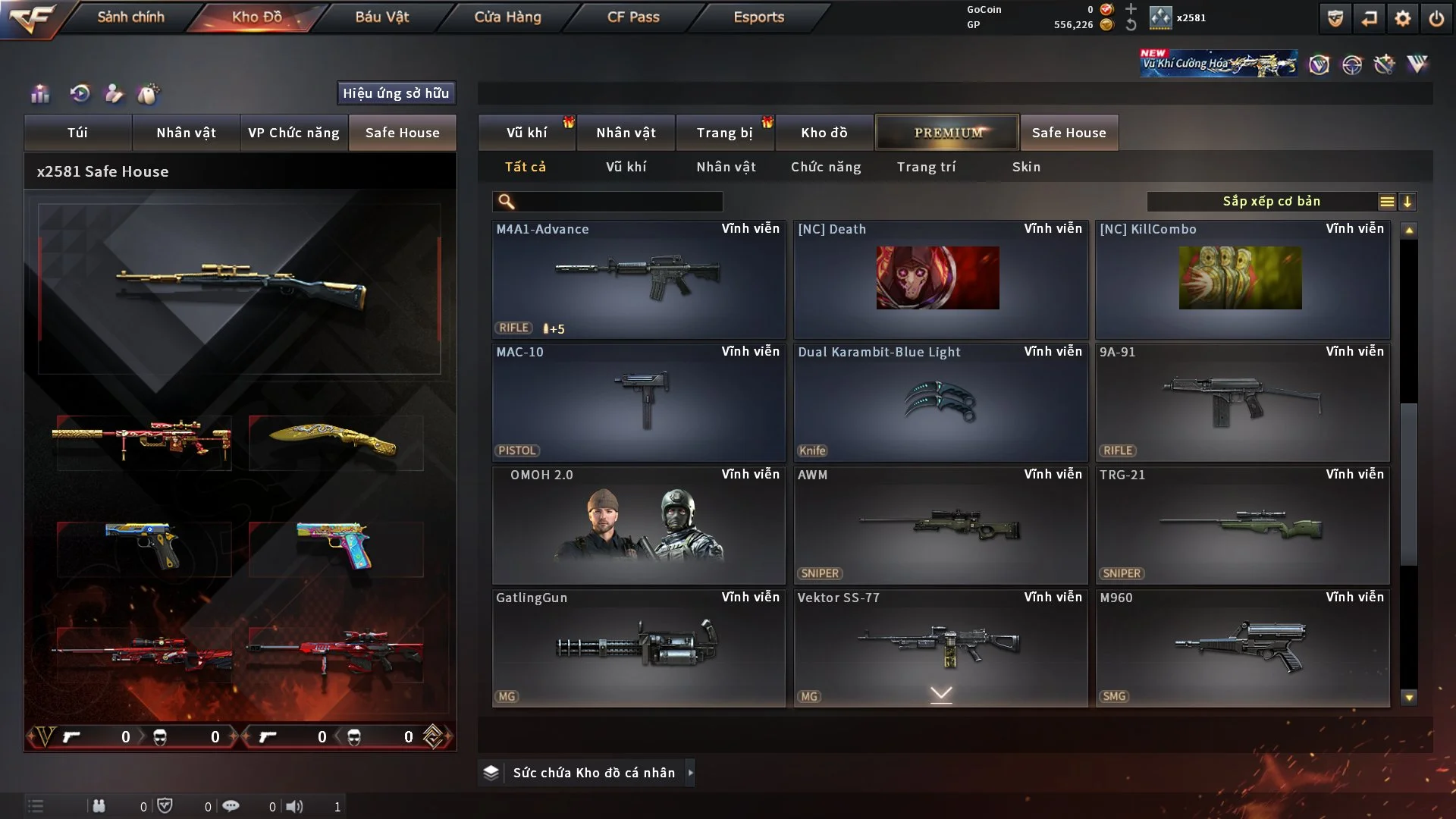Select the M4A1-Advance rifle item

coord(638,279)
